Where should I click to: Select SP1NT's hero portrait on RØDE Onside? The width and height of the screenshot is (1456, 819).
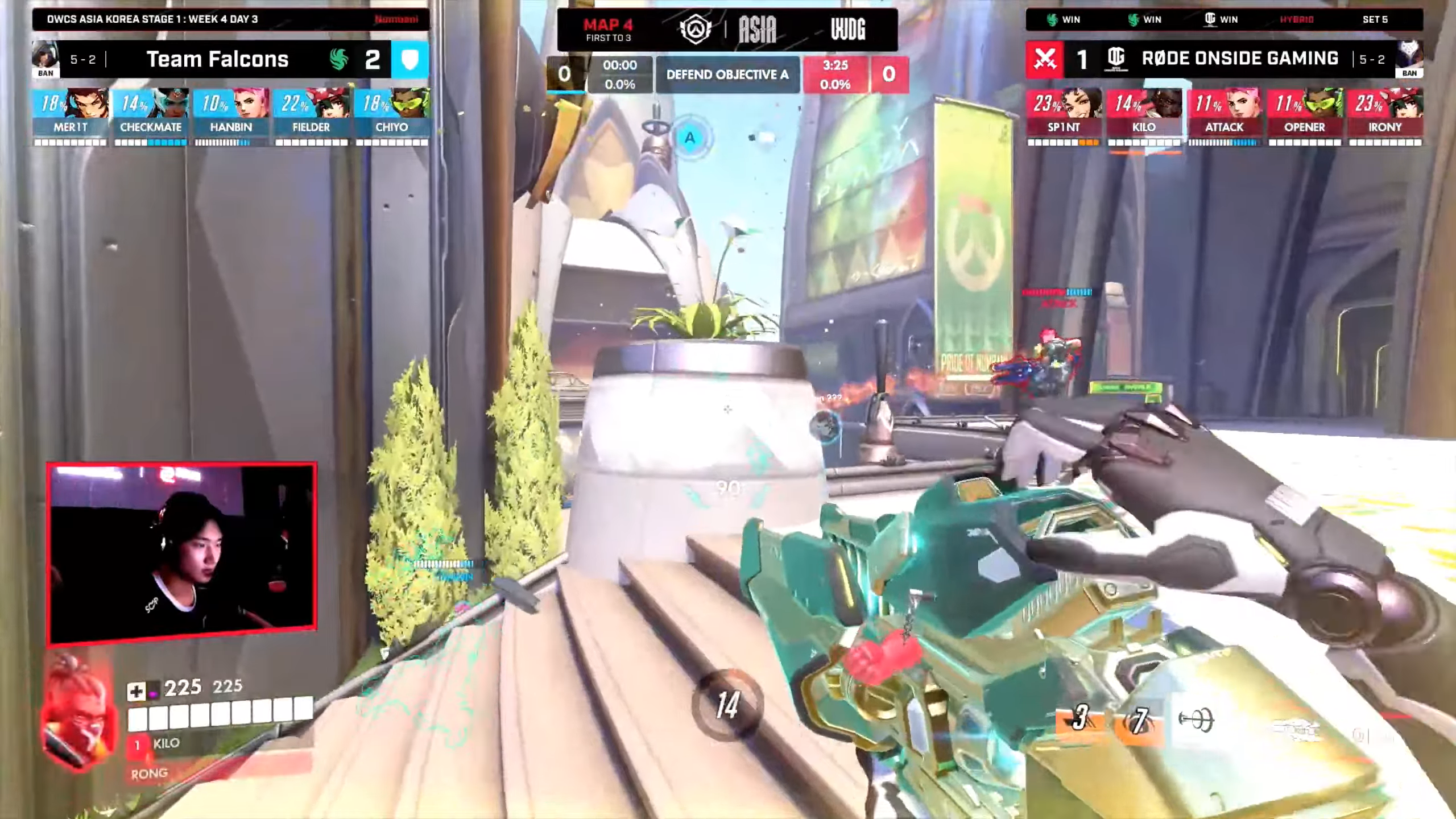click(x=1077, y=105)
